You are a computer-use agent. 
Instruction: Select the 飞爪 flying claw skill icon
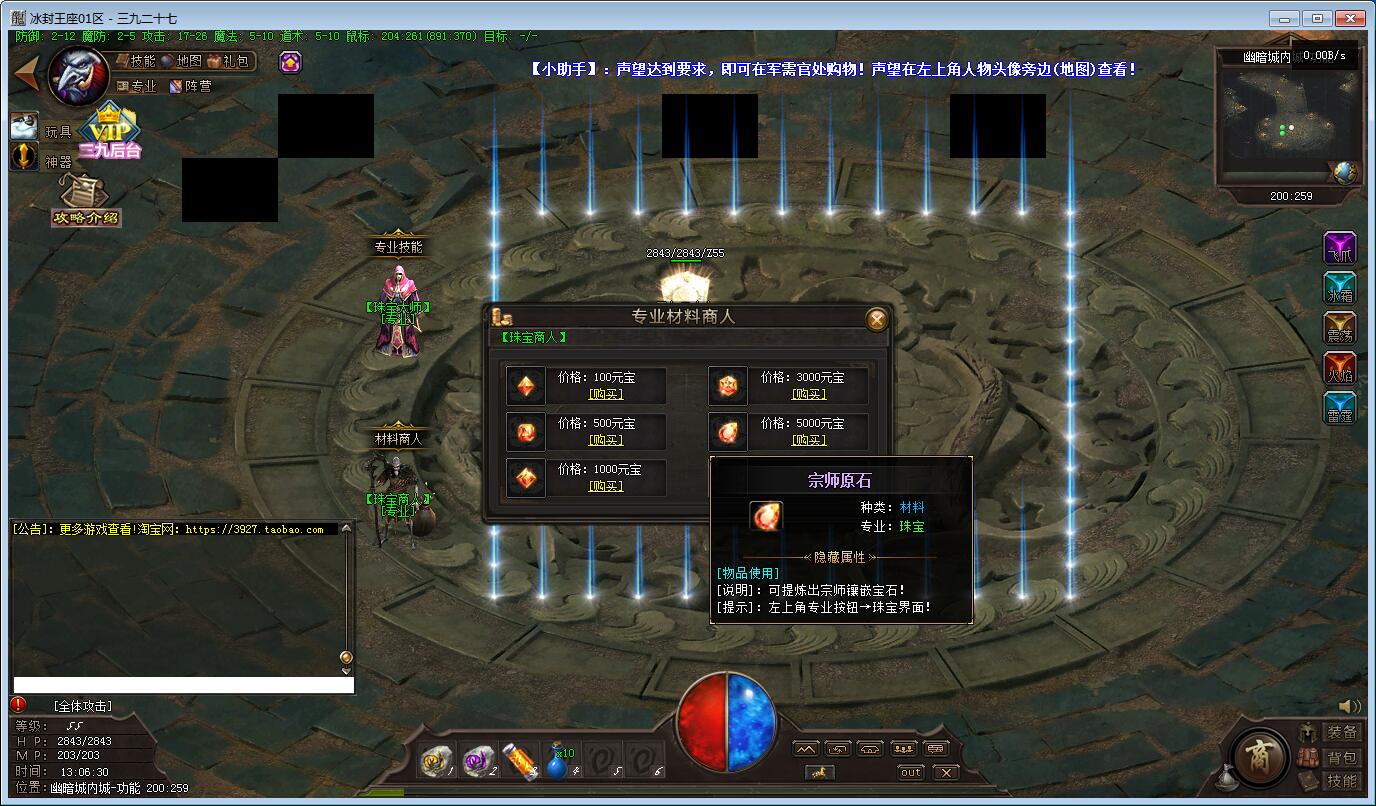[1340, 246]
